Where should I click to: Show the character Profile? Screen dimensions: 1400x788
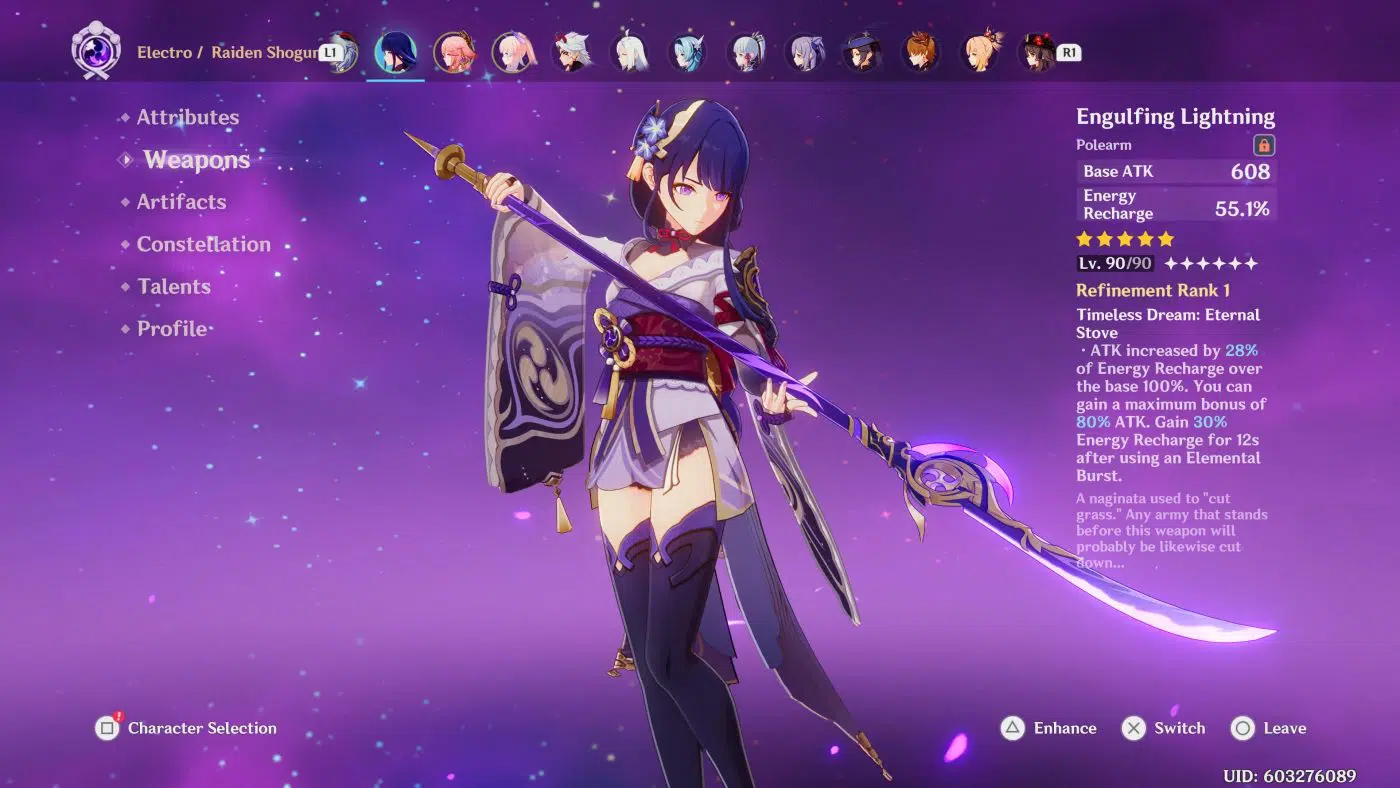(171, 329)
